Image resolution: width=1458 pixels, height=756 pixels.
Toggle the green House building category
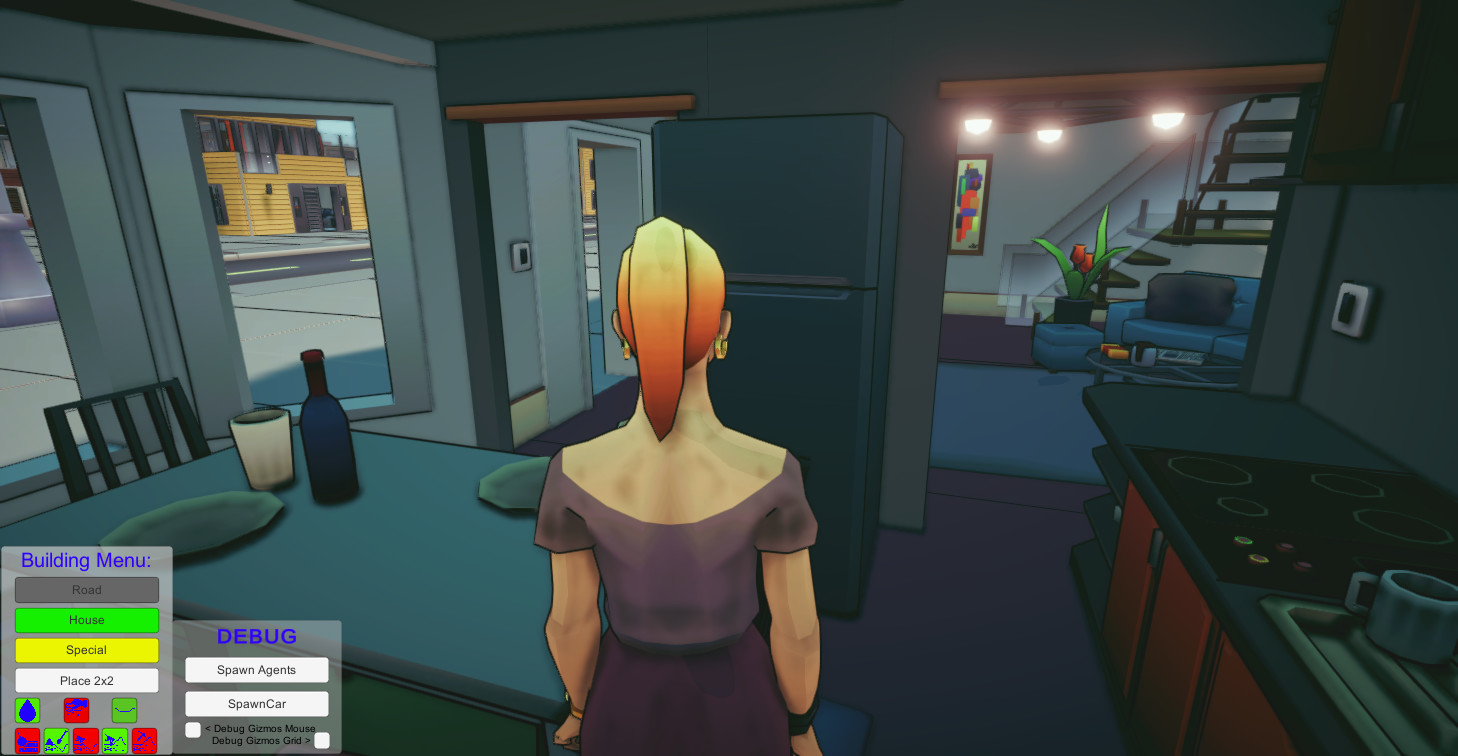[86, 620]
